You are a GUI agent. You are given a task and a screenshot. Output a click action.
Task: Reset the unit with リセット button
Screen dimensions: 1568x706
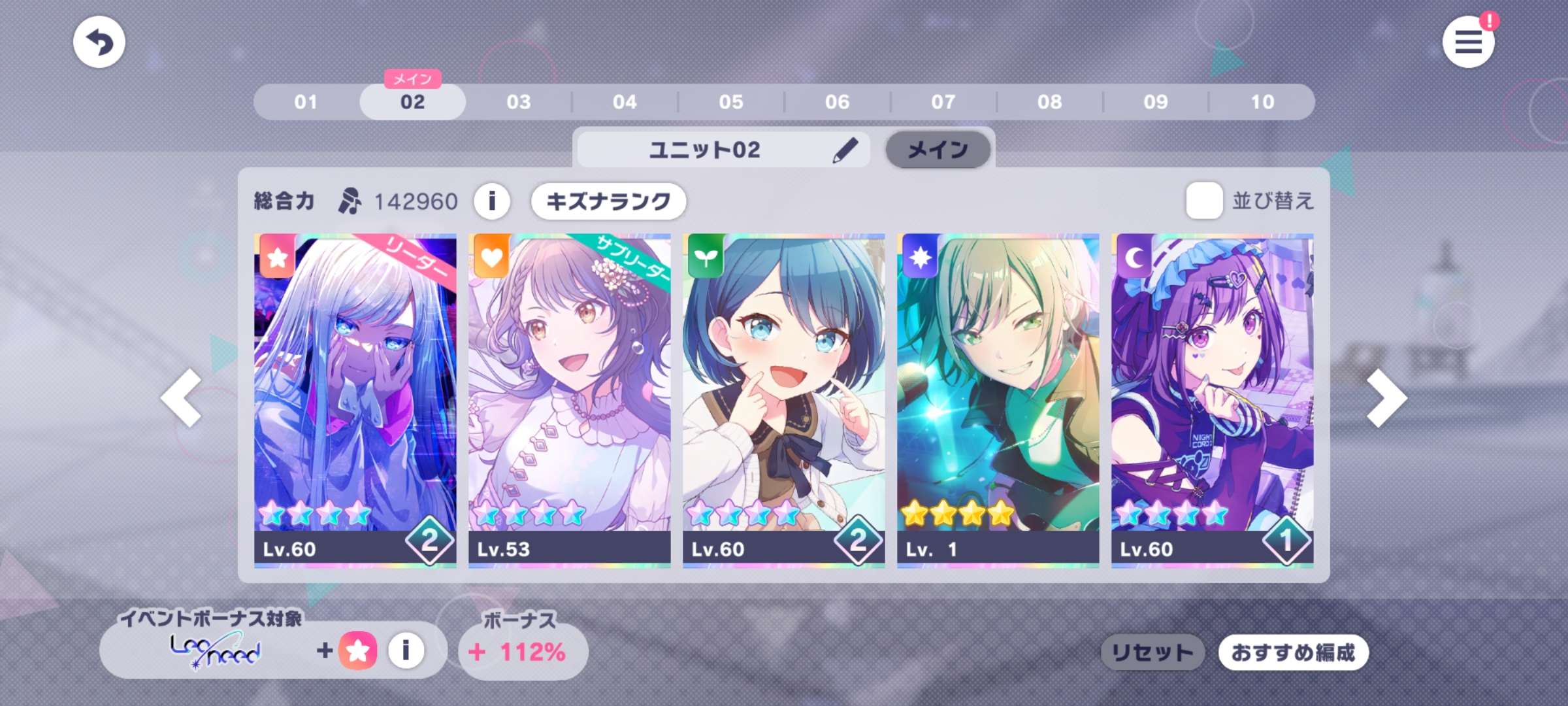pos(1152,652)
